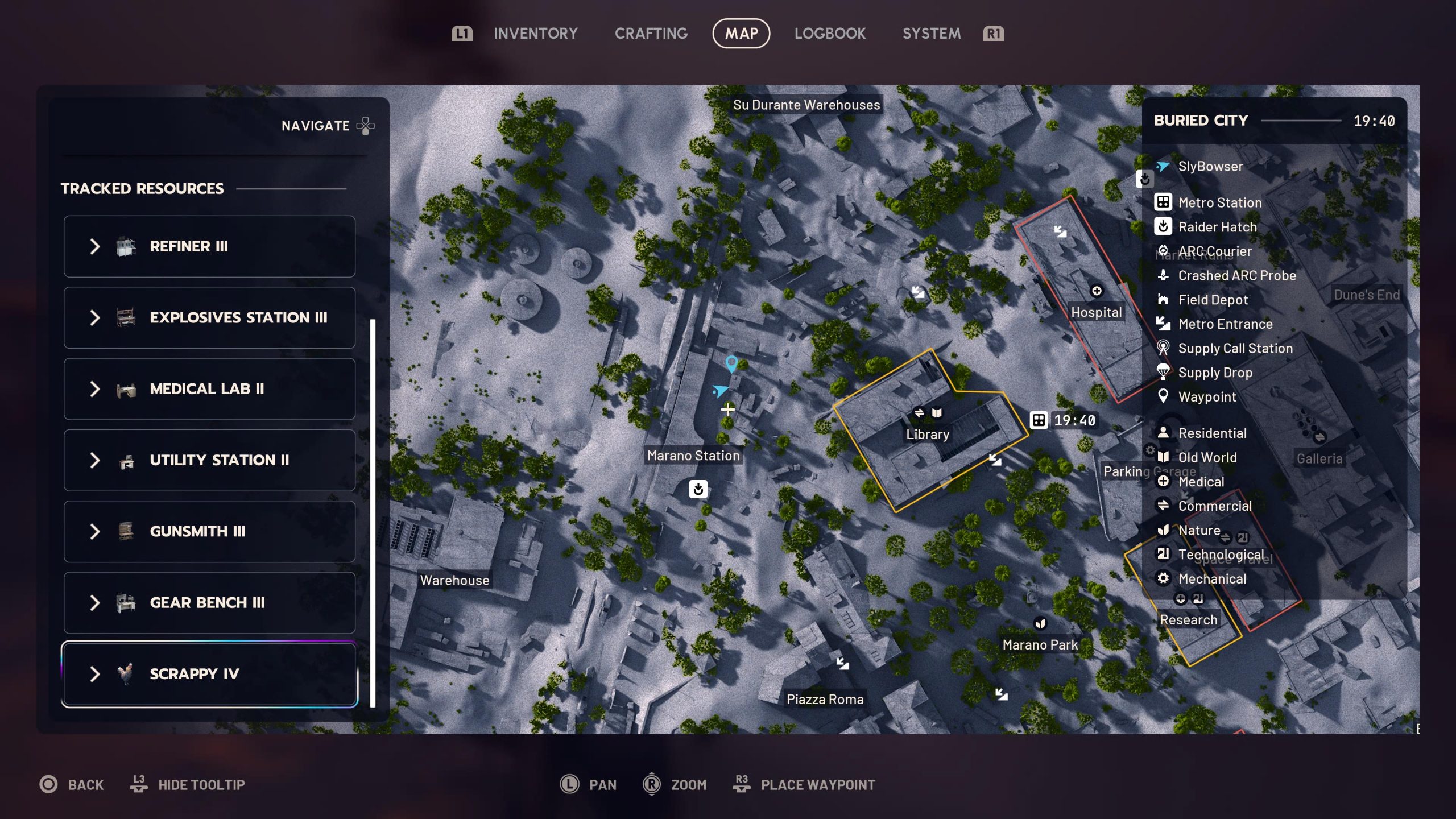The height and width of the screenshot is (819, 1456).
Task: Select the SlyBowser player arrow in the legend
Action: coord(1163,166)
